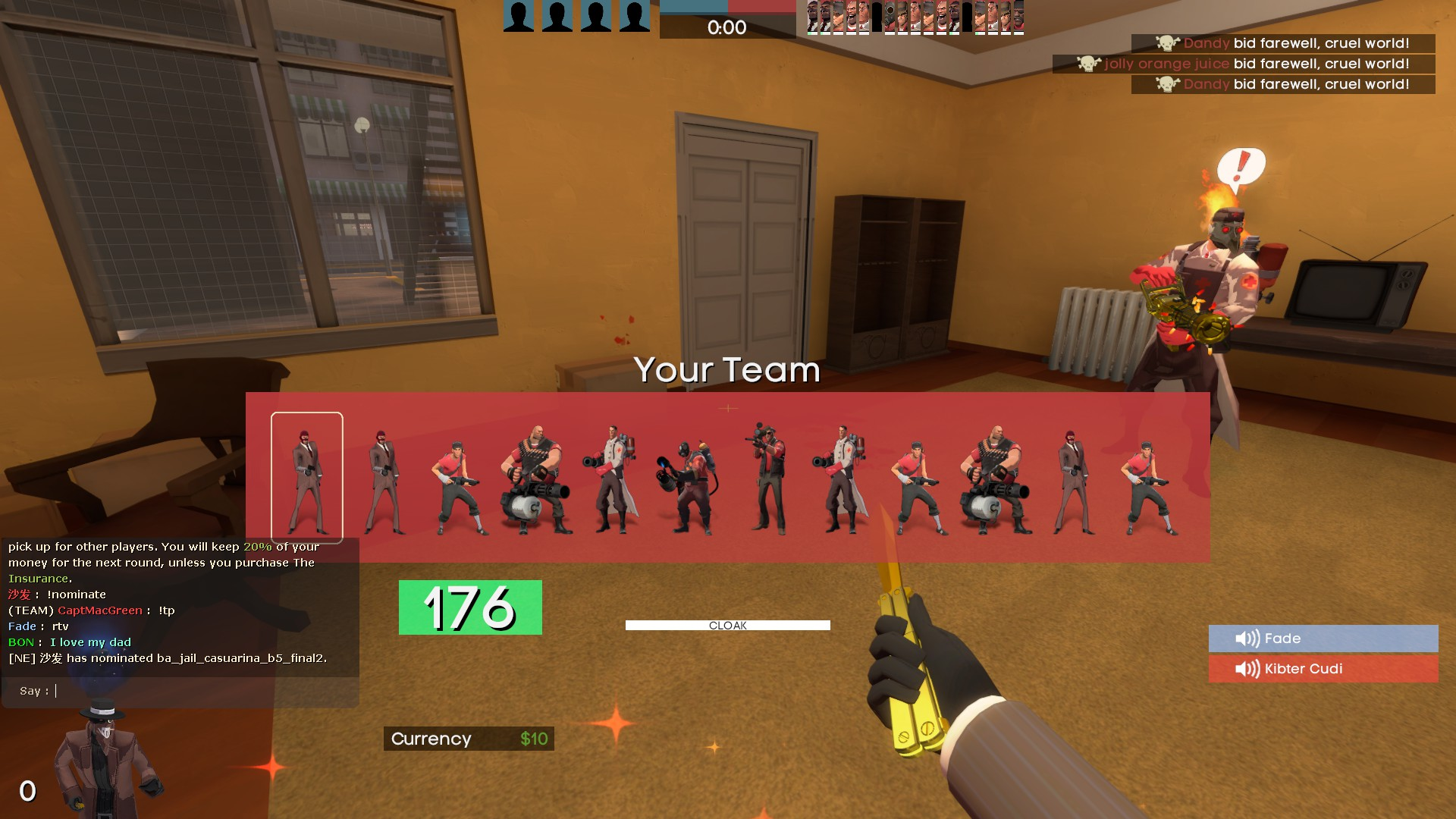
Task: Select the Heavy holding the minigun
Action: point(533,470)
